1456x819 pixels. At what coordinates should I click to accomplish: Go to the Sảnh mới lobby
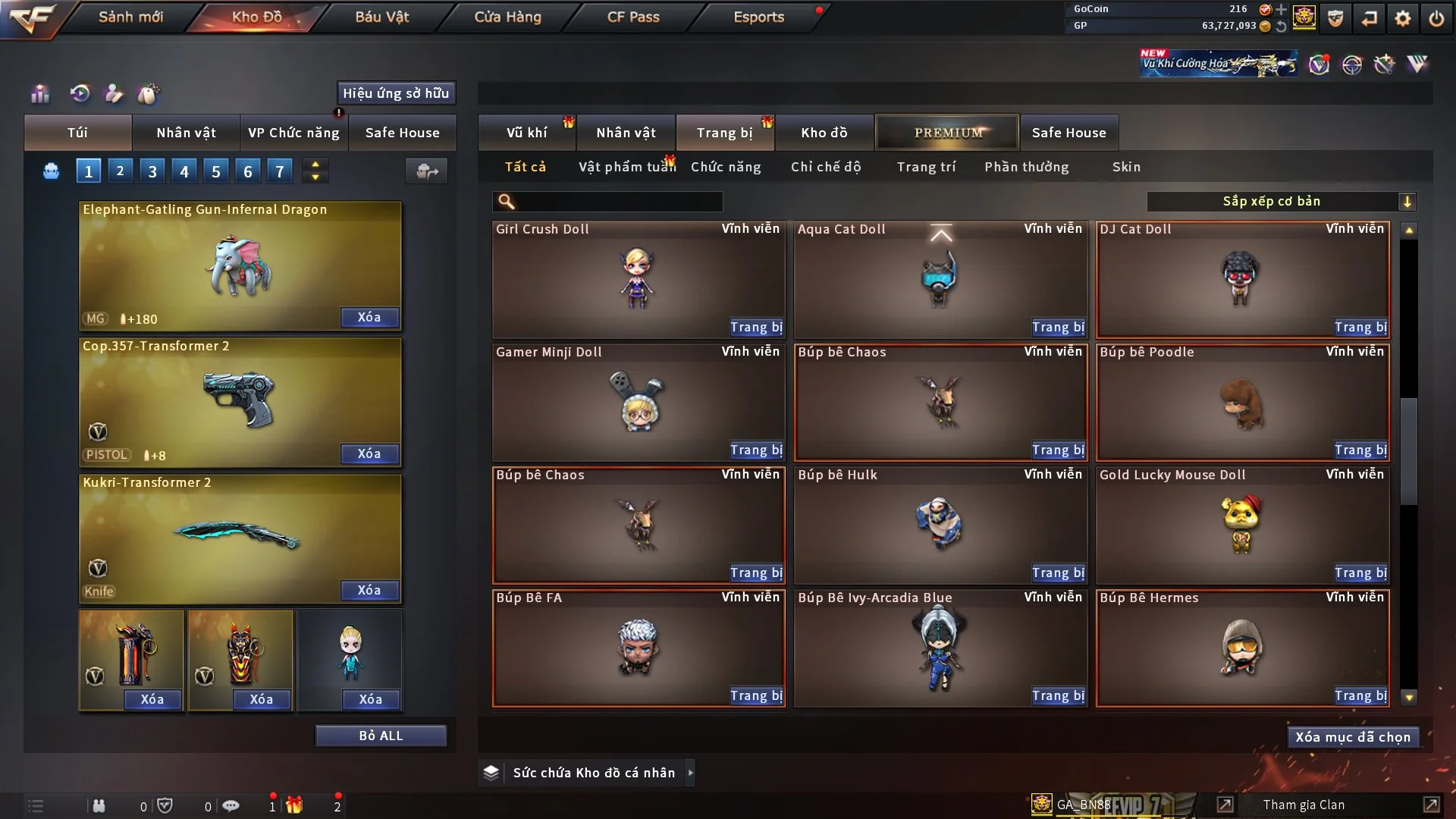tap(130, 17)
